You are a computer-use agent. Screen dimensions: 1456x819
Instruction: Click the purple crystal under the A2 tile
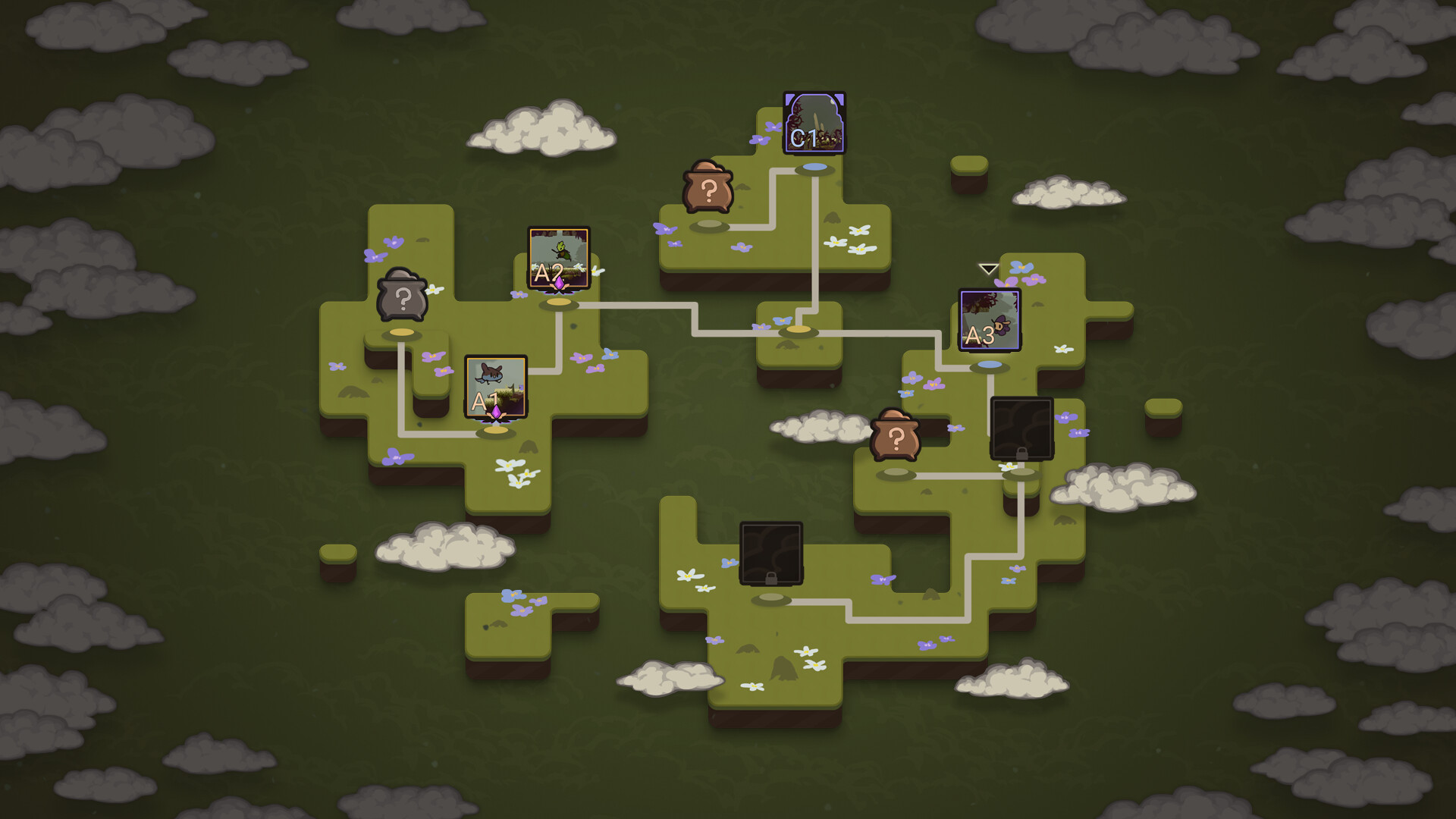pos(559,282)
